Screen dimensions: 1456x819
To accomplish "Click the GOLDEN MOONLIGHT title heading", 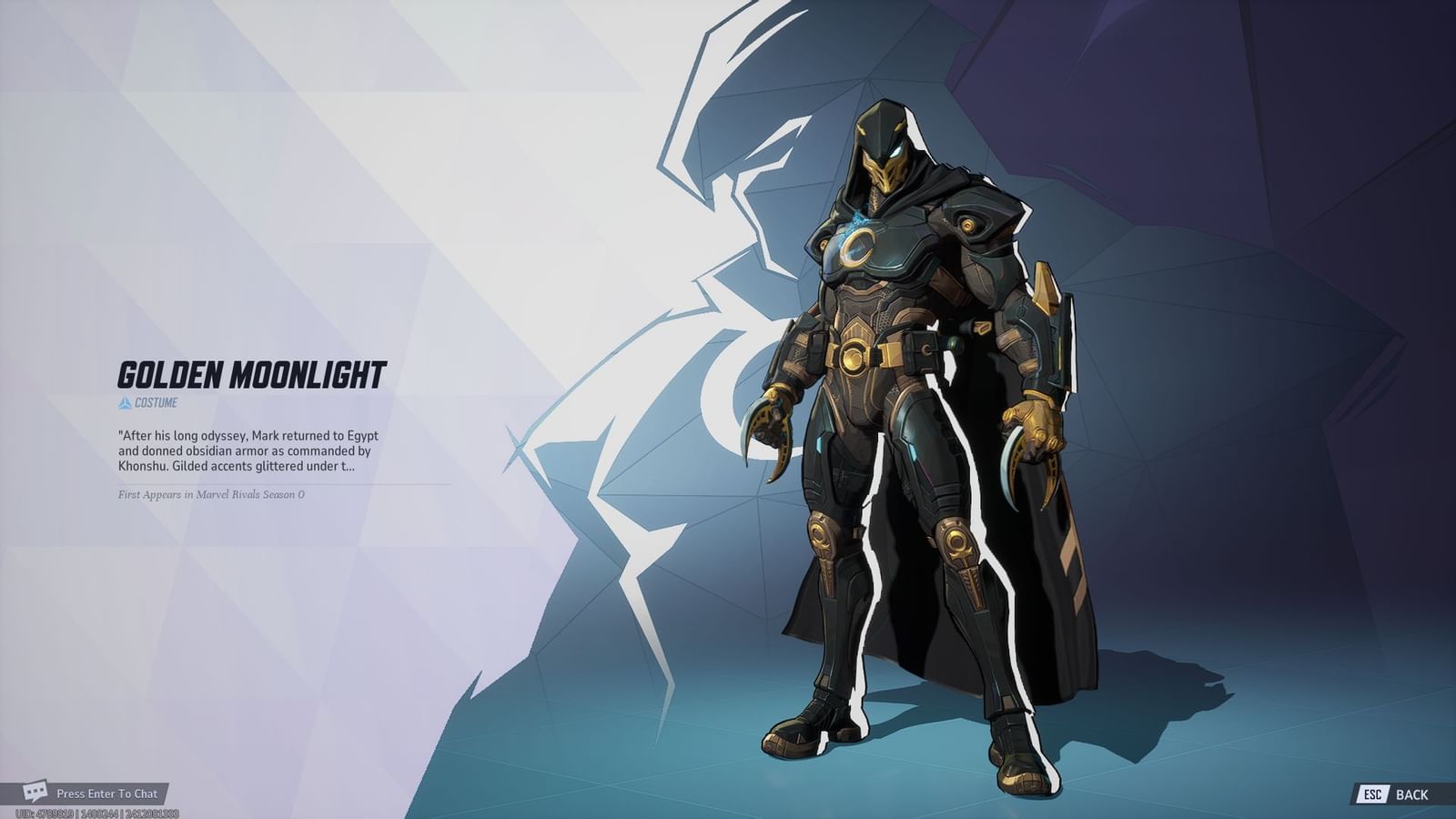I will 252,371.
